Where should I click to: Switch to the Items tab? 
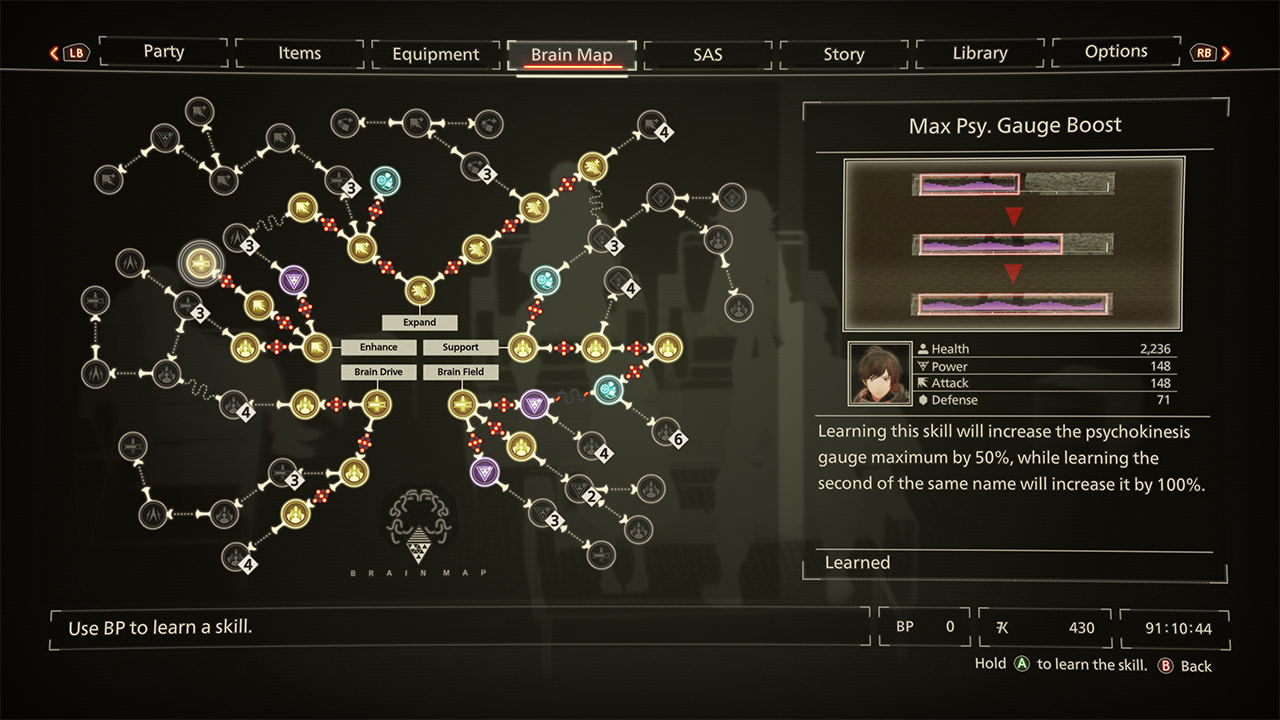(x=299, y=53)
